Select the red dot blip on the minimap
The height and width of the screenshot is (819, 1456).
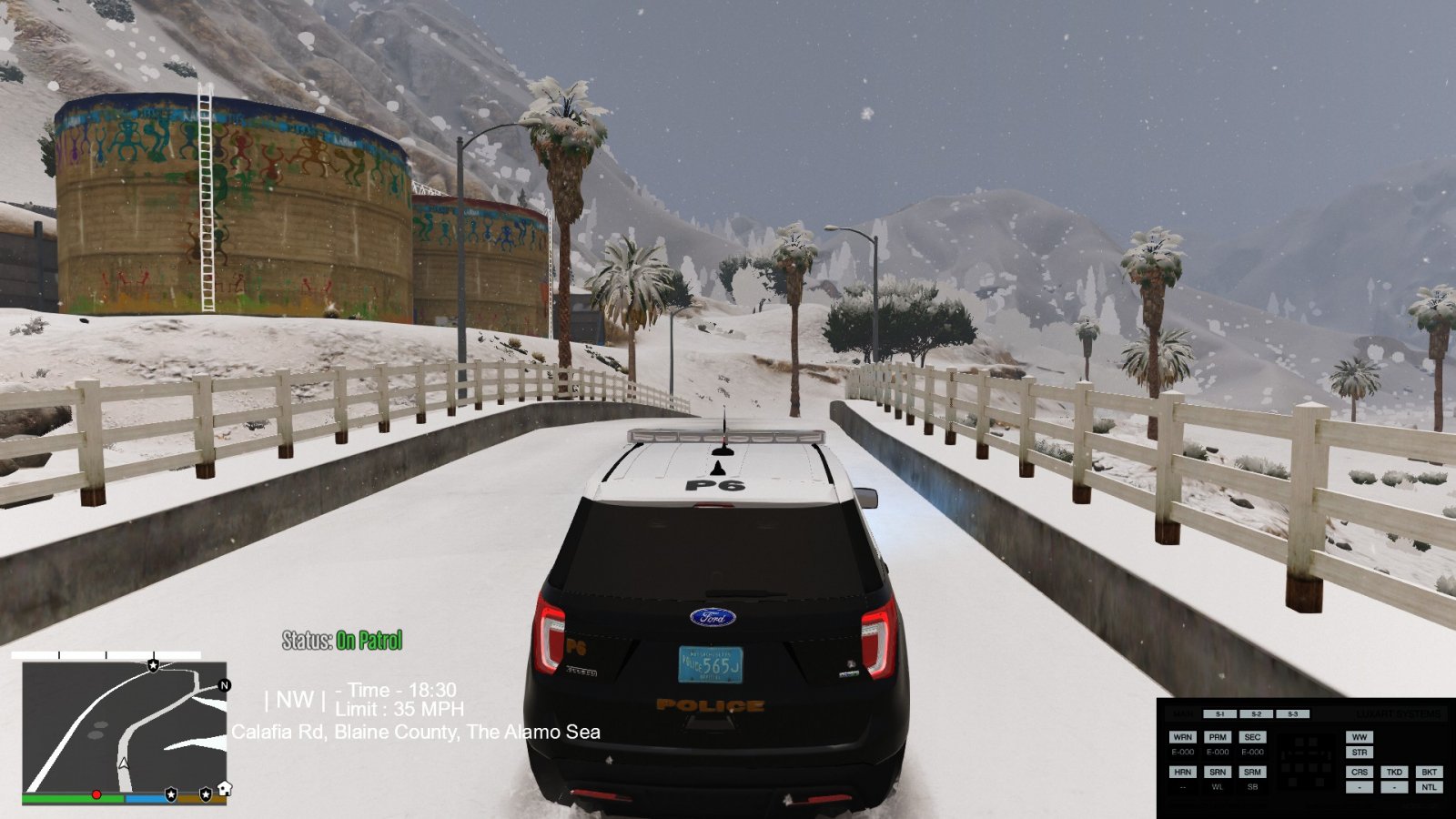tap(96, 795)
